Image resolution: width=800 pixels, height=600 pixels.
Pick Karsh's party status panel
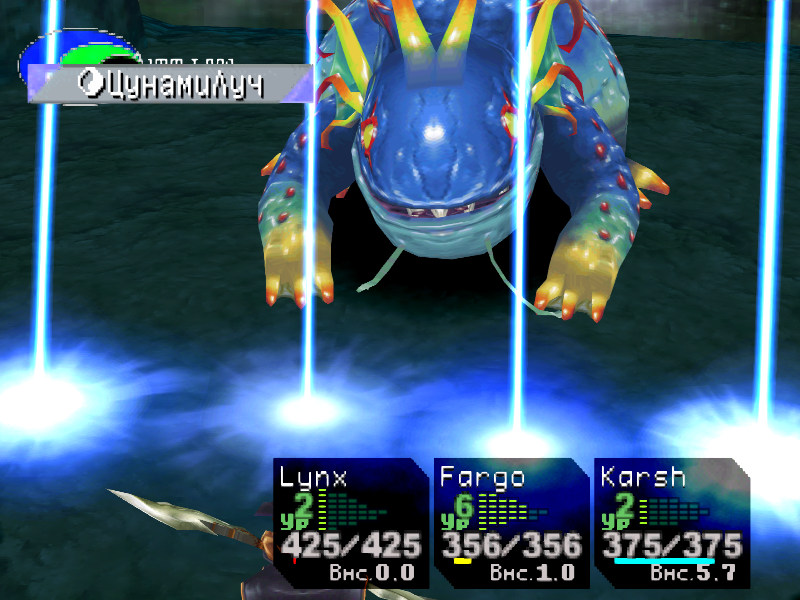coord(670,523)
